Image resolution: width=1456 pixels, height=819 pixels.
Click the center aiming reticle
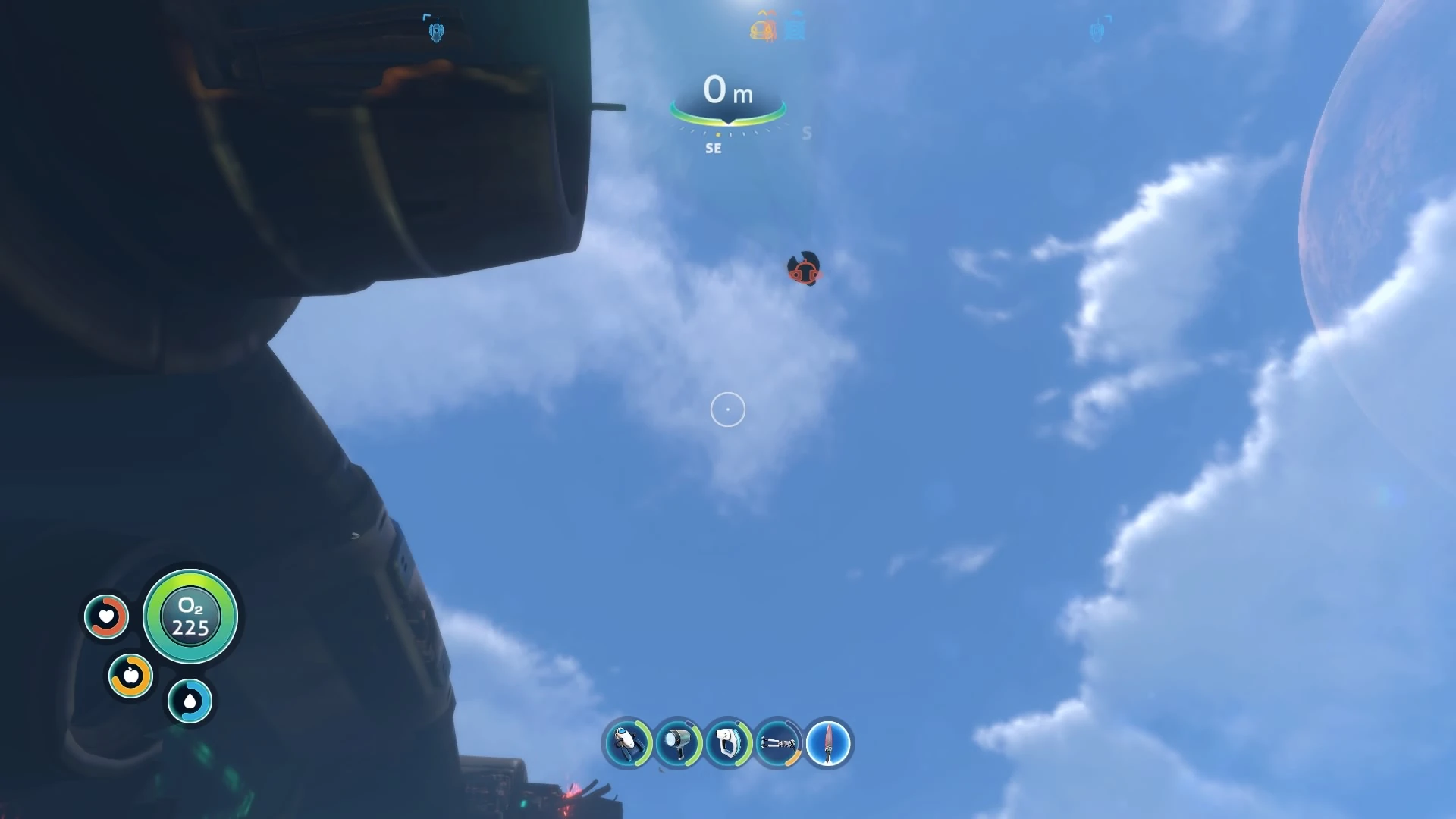coord(727,409)
